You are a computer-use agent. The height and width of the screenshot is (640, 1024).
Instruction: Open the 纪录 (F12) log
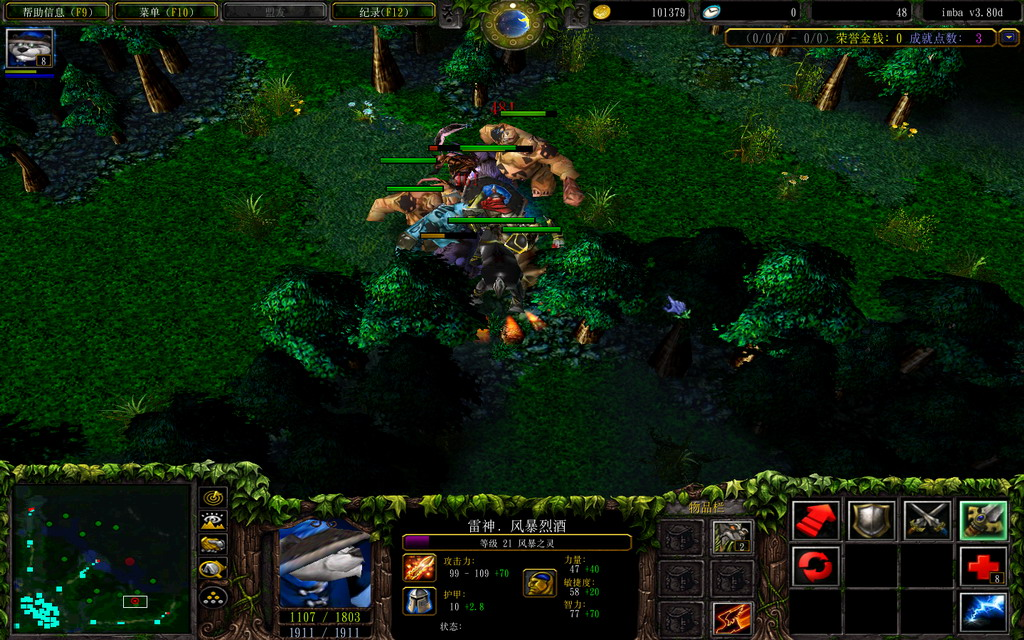click(x=383, y=12)
